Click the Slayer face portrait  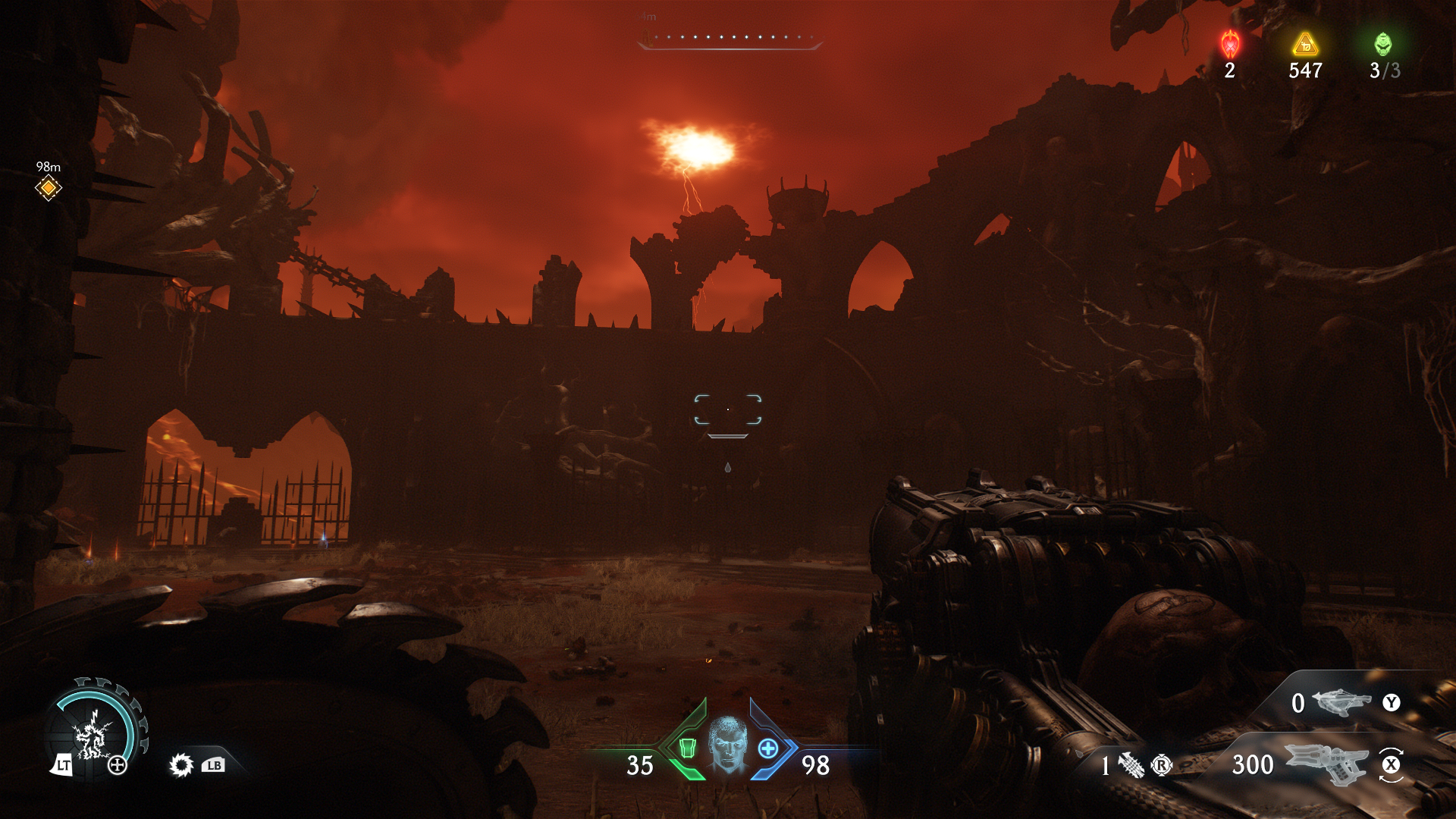pos(728,744)
